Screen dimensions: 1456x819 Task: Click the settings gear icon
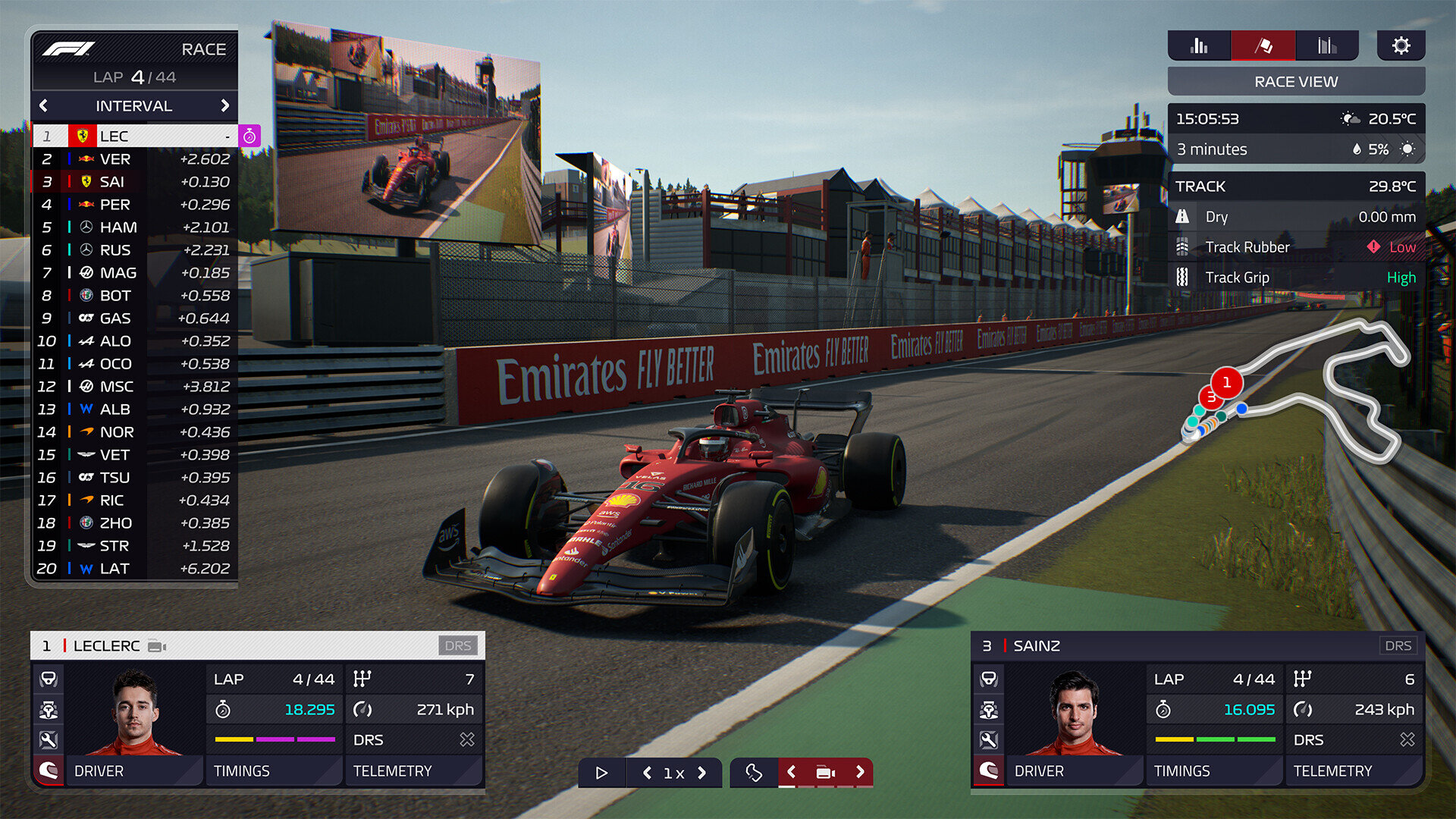coord(1401,45)
